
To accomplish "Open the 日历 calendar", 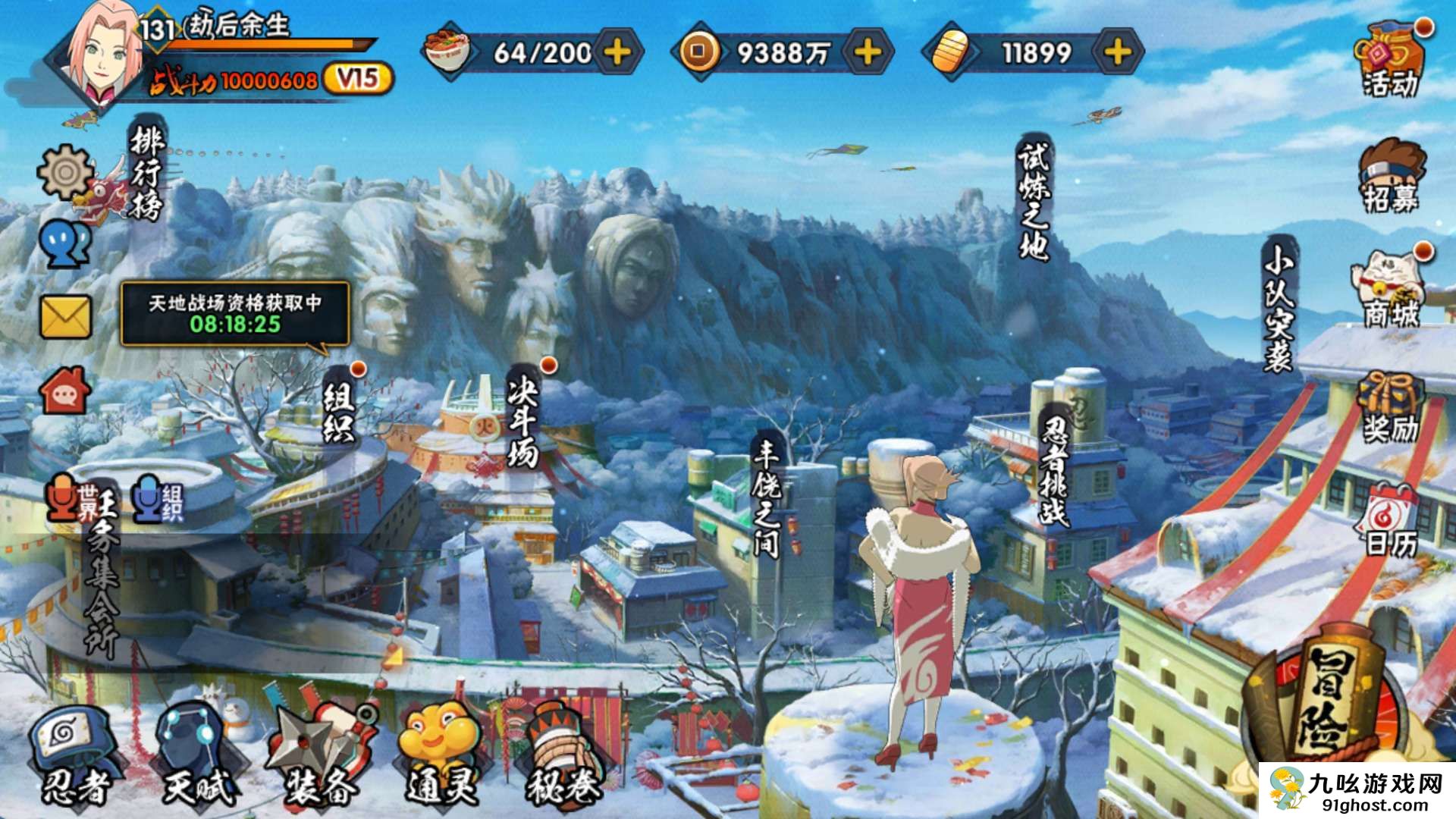I will [1391, 522].
